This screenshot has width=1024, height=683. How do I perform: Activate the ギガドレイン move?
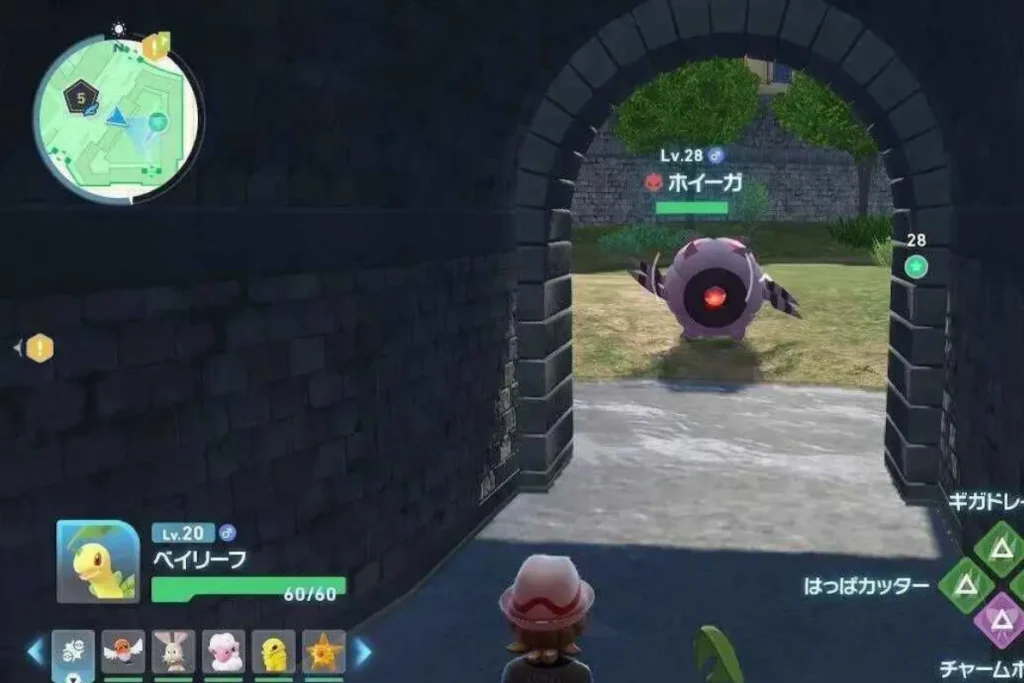(998, 547)
